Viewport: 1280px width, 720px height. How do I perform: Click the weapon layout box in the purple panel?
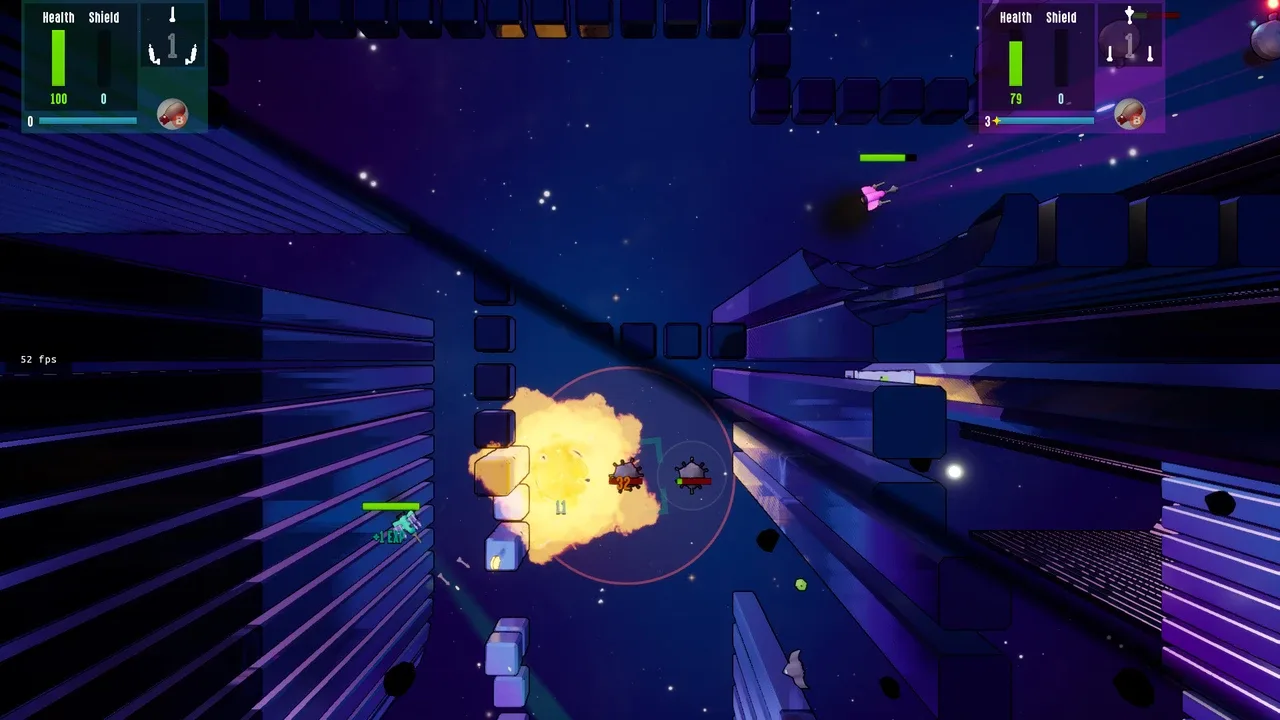[1130, 36]
